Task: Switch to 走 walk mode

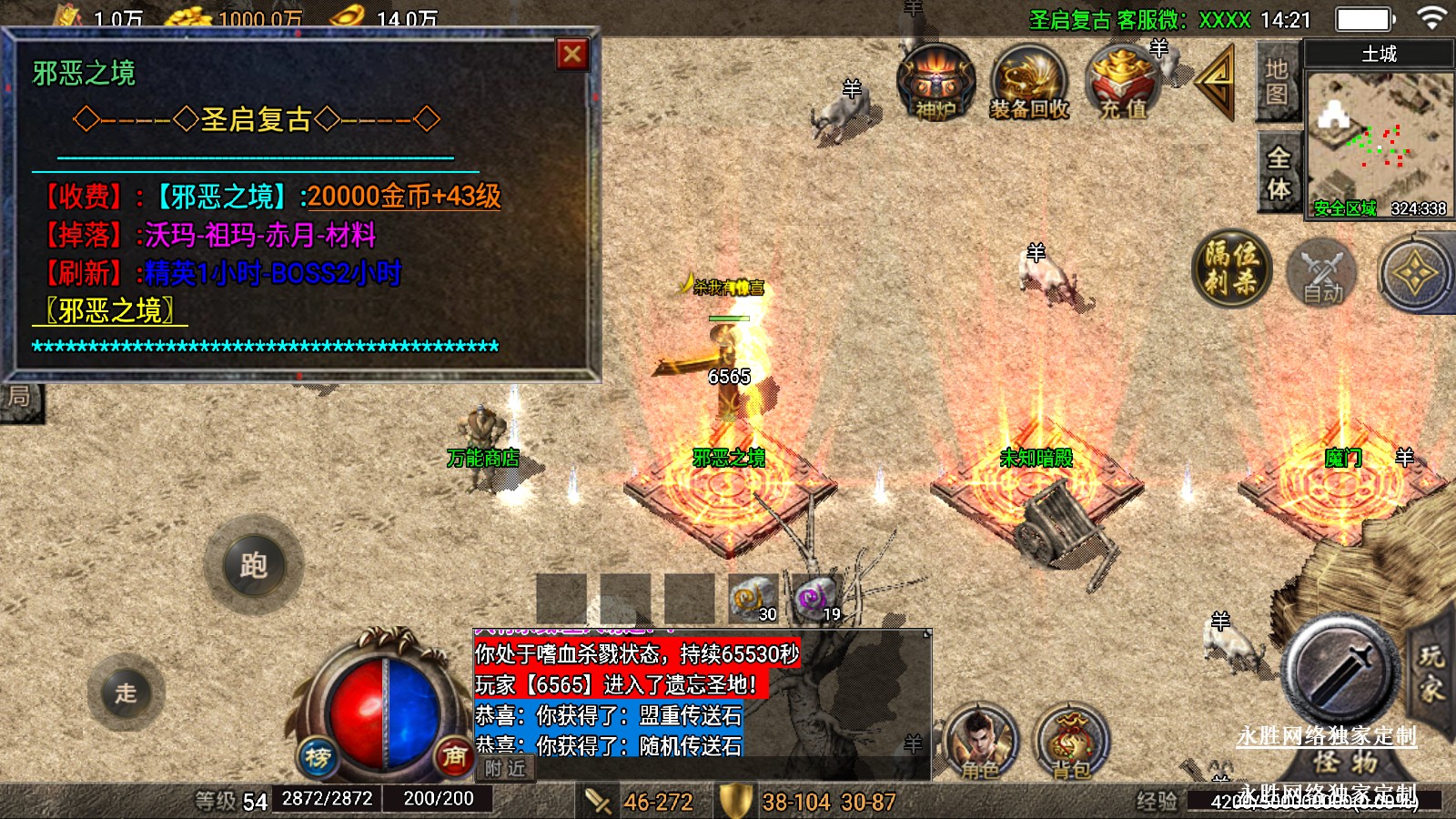Action: coord(126,693)
